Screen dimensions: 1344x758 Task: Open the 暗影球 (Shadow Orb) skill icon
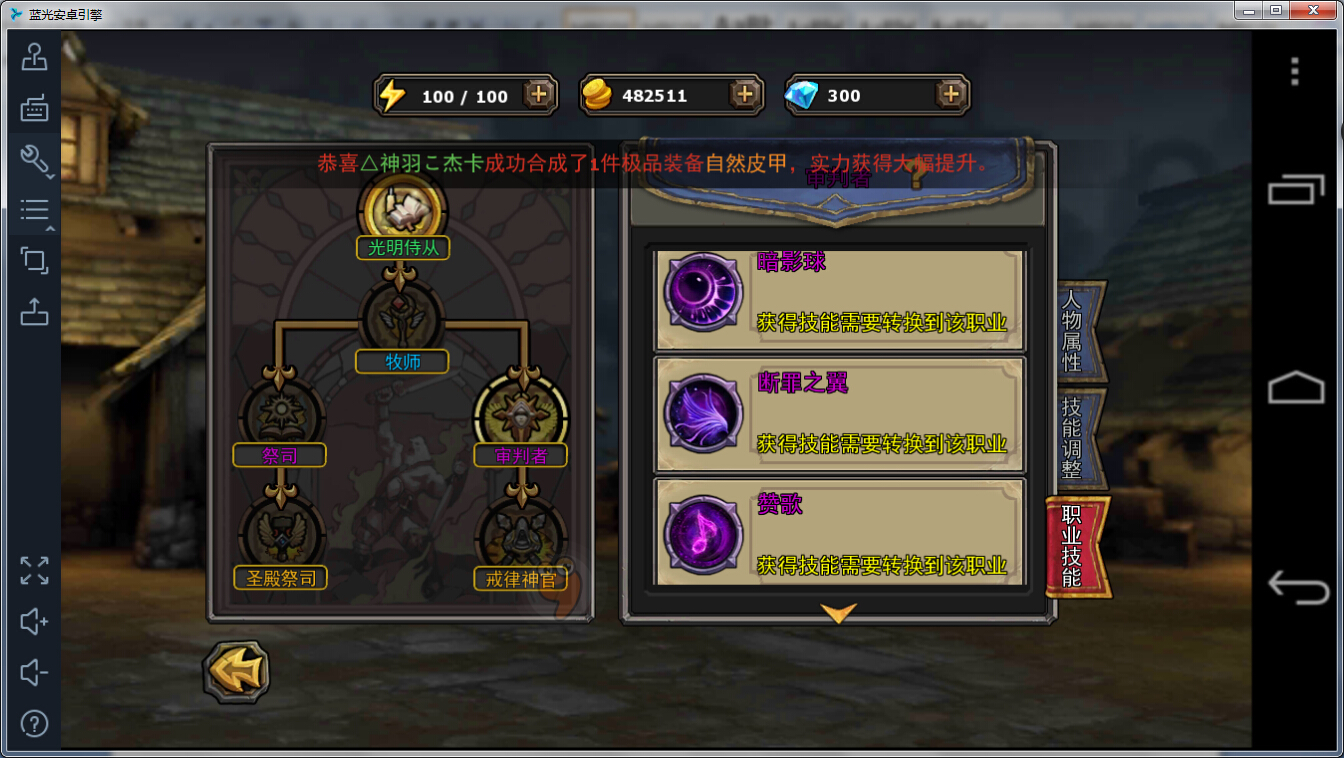(x=702, y=292)
